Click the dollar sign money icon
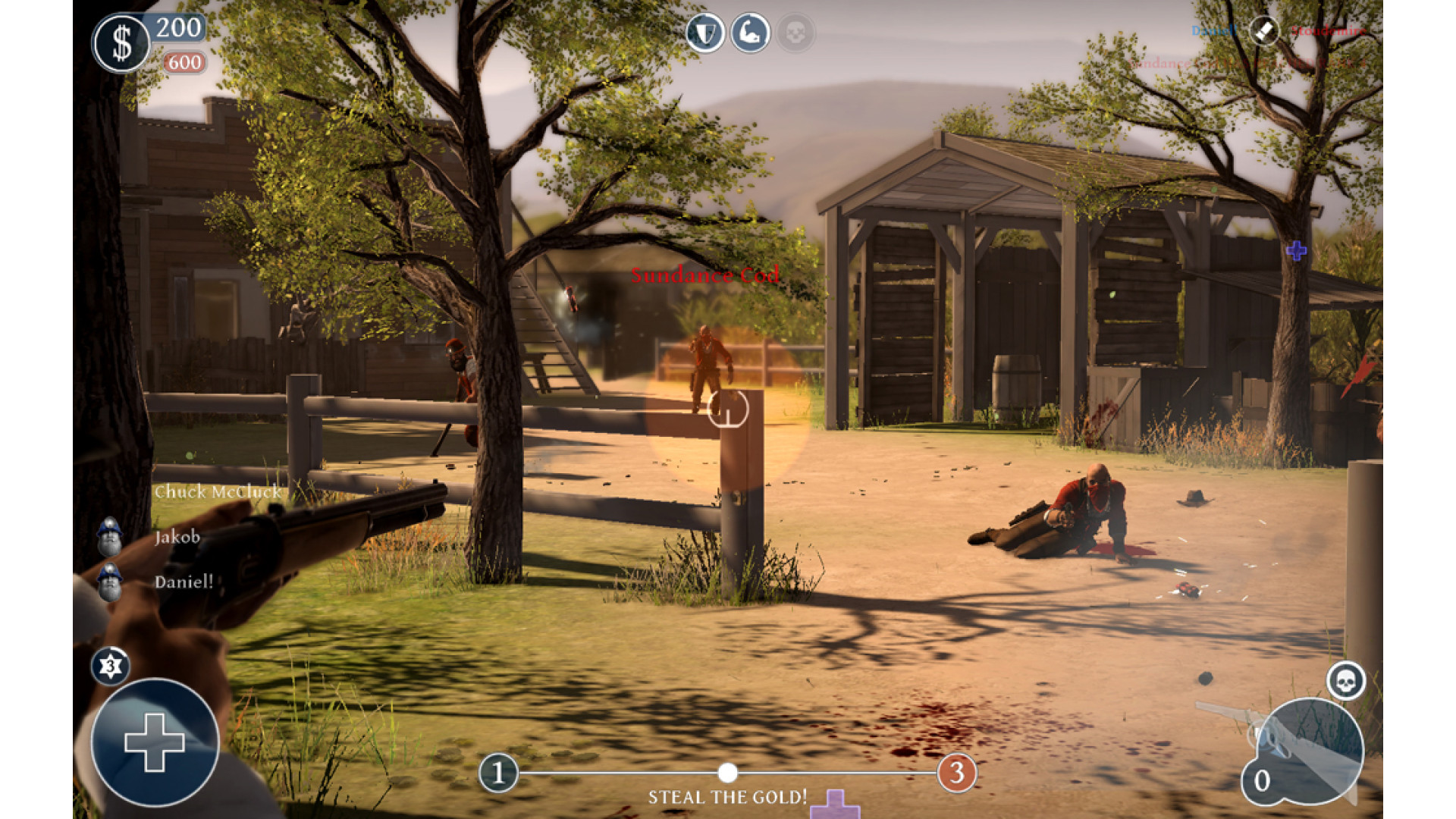Screen dimensions: 1456x819 121,44
